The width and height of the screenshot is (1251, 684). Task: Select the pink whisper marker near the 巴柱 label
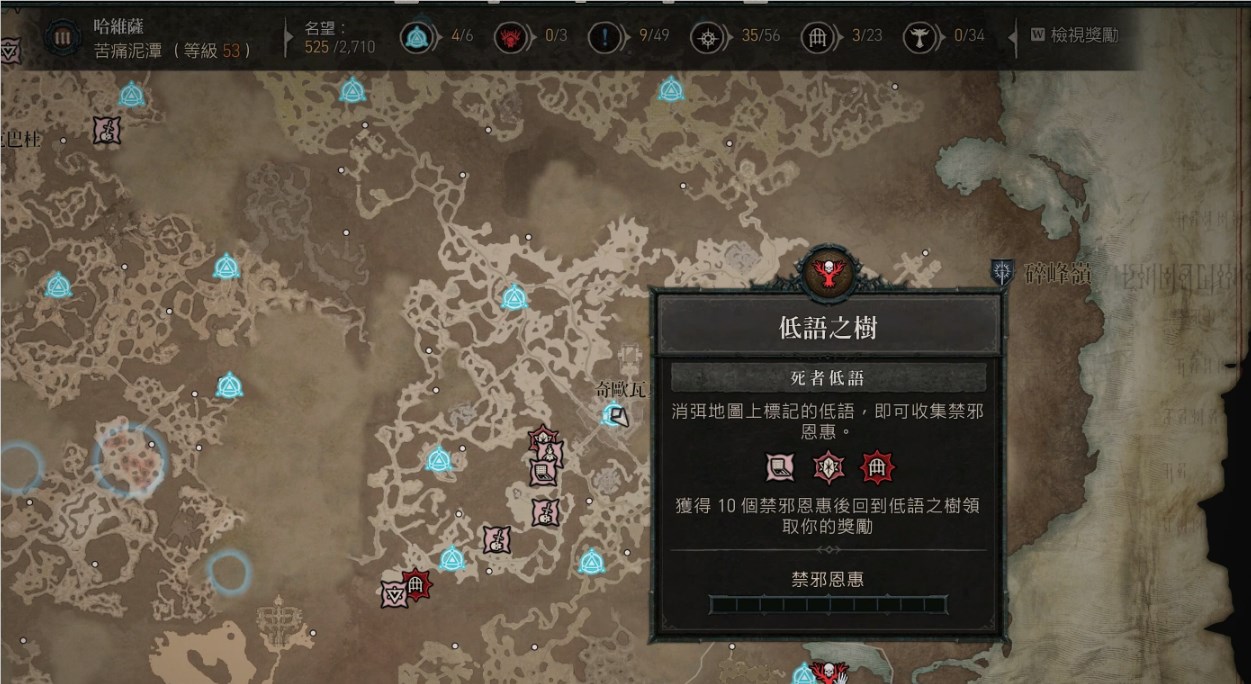[x=107, y=130]
